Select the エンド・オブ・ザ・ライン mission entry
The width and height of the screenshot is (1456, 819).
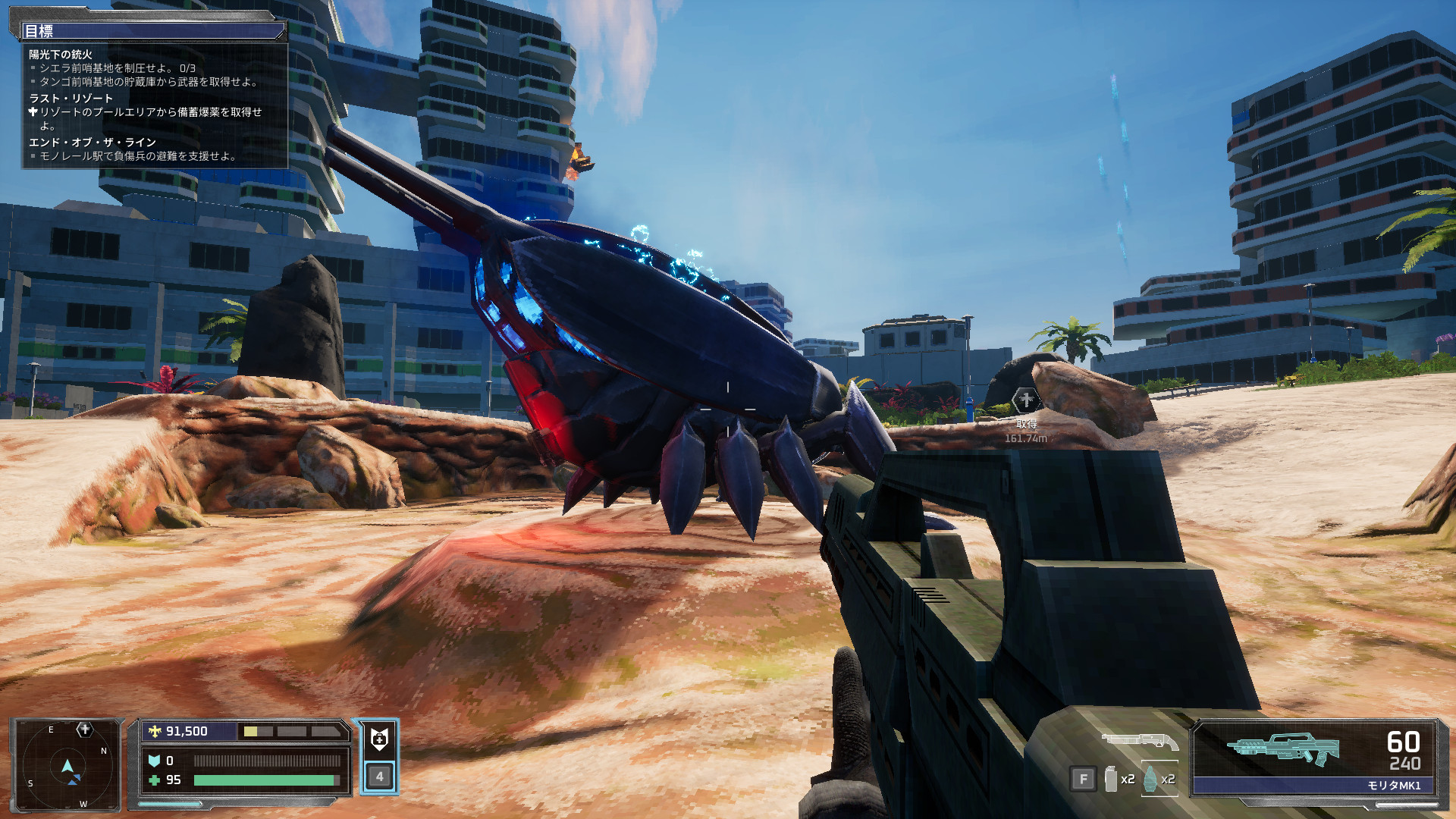pyautogui.click(x=93, y=143)
